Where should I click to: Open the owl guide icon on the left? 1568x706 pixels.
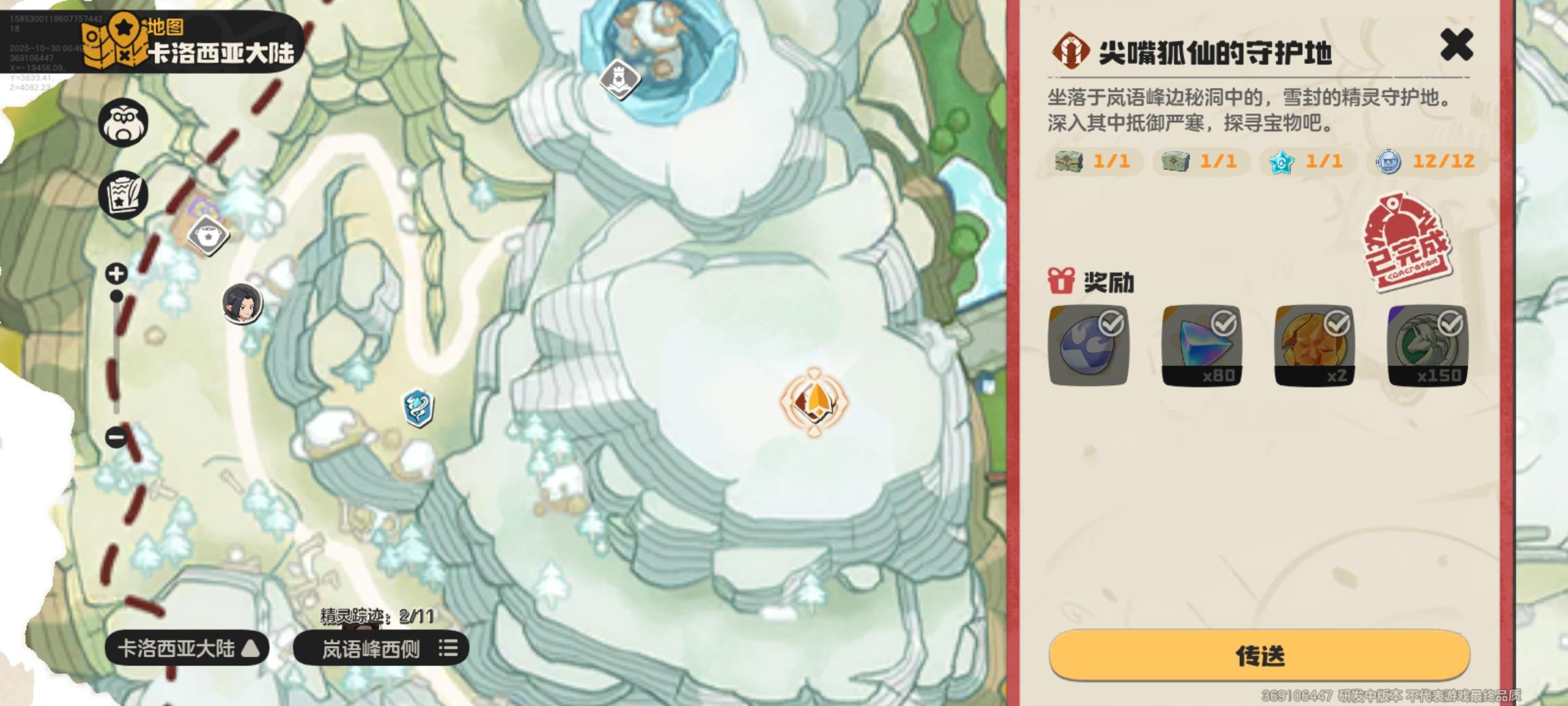(122, 122)
